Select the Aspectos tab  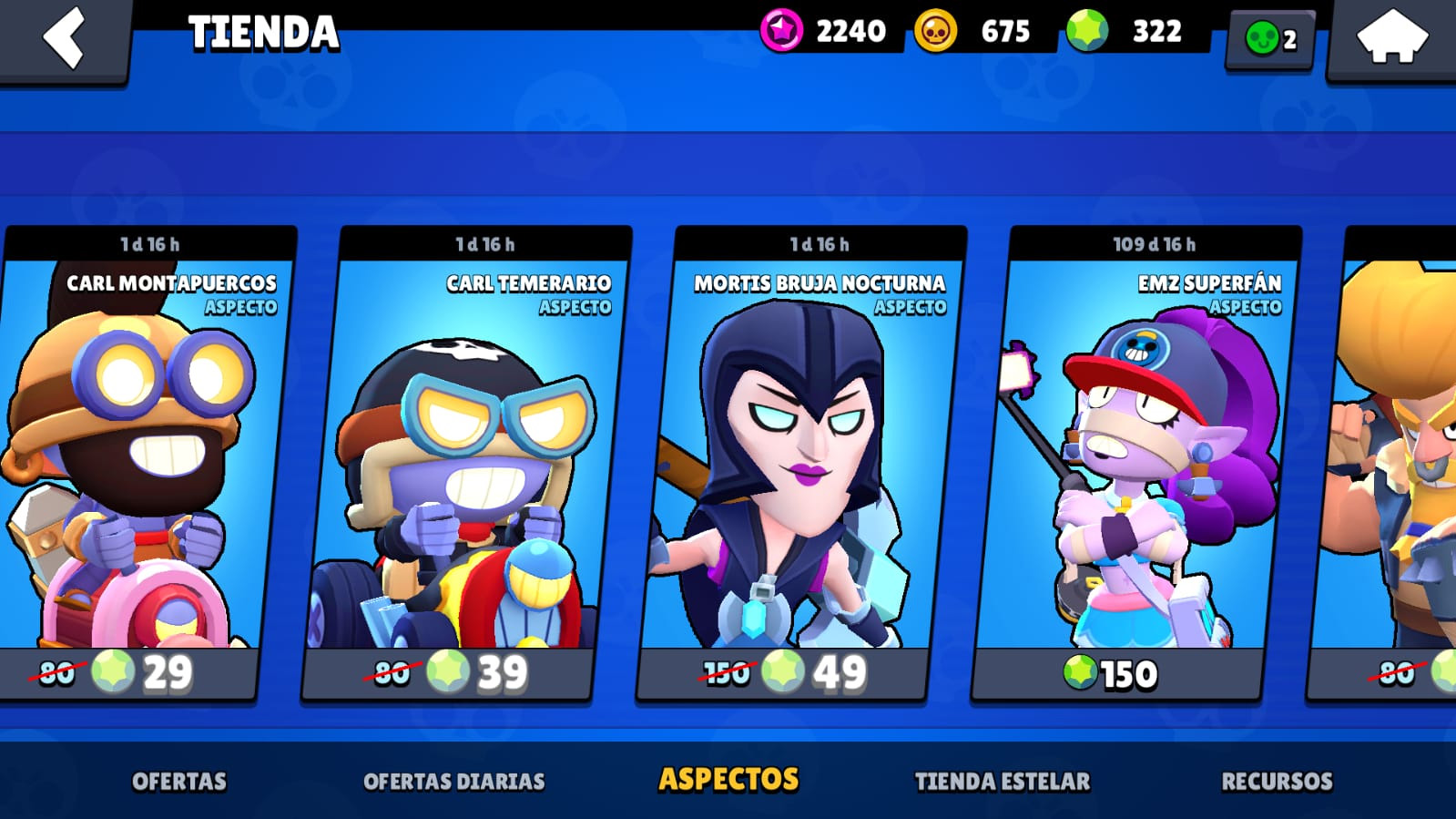point(728,780)
